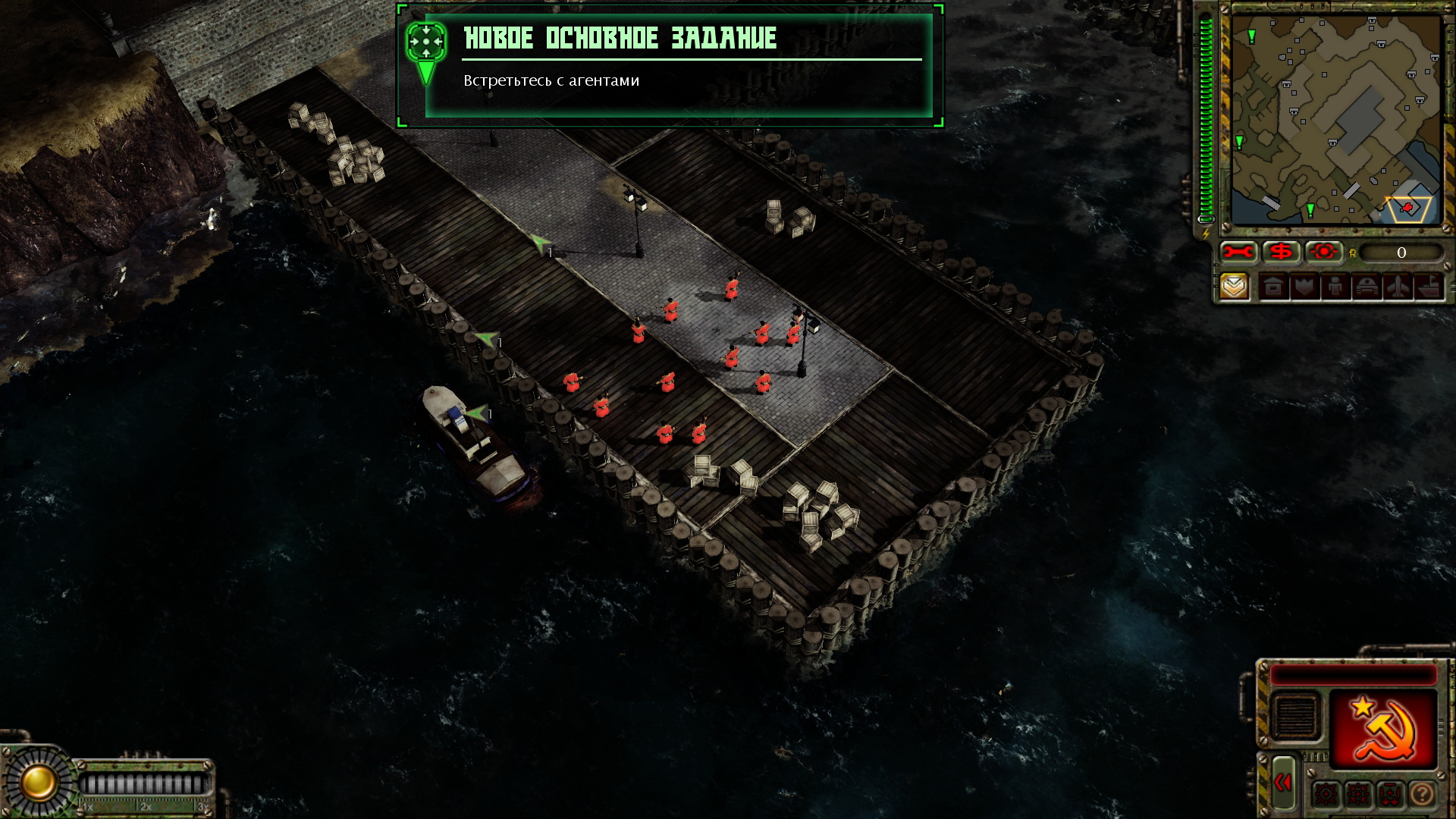Enable the aggressive stance mode
The image size is (1456, 819).
pos(1326,794)
